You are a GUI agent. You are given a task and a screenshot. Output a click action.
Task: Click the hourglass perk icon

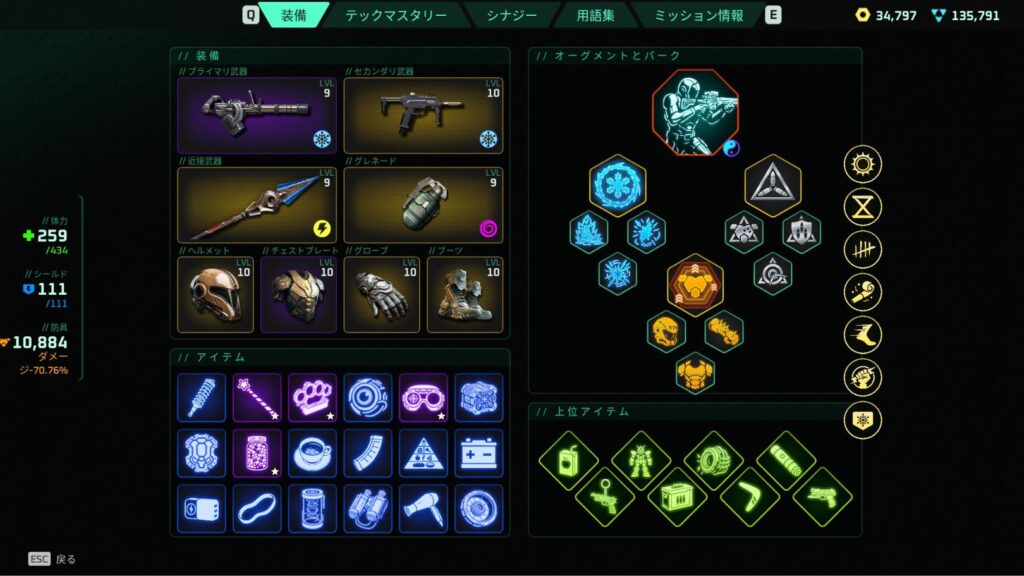tap(862, 207)
